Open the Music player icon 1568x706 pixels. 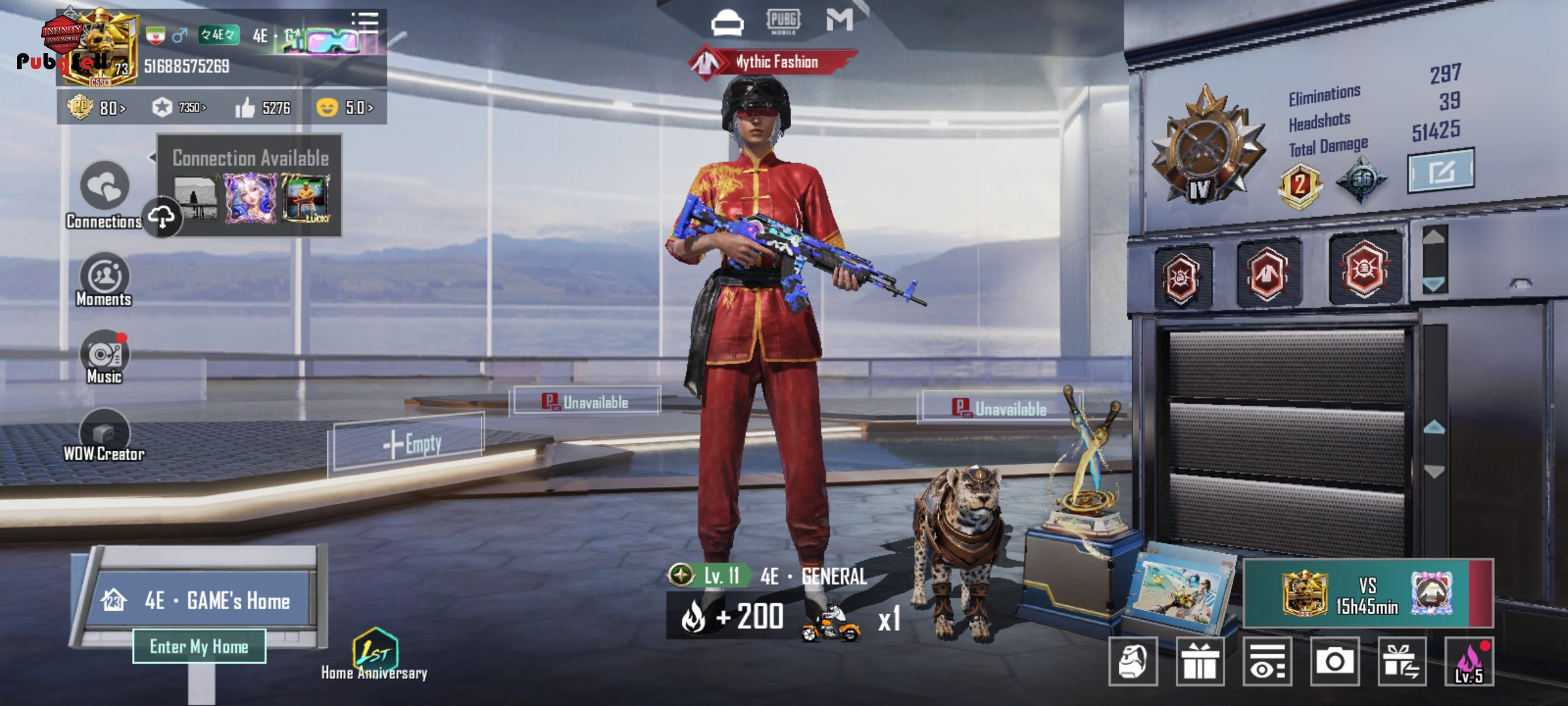coord(105,355)
